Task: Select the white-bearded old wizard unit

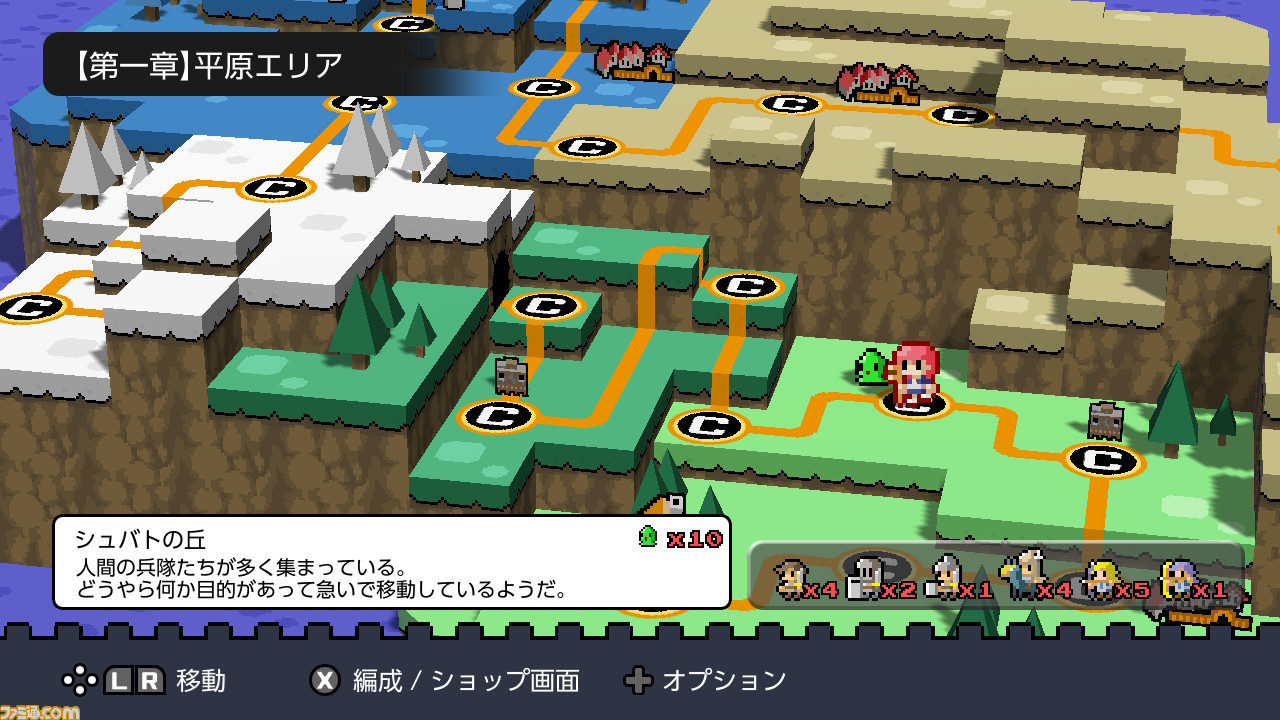Action: pyautogui.click(x=1023, y=577)
